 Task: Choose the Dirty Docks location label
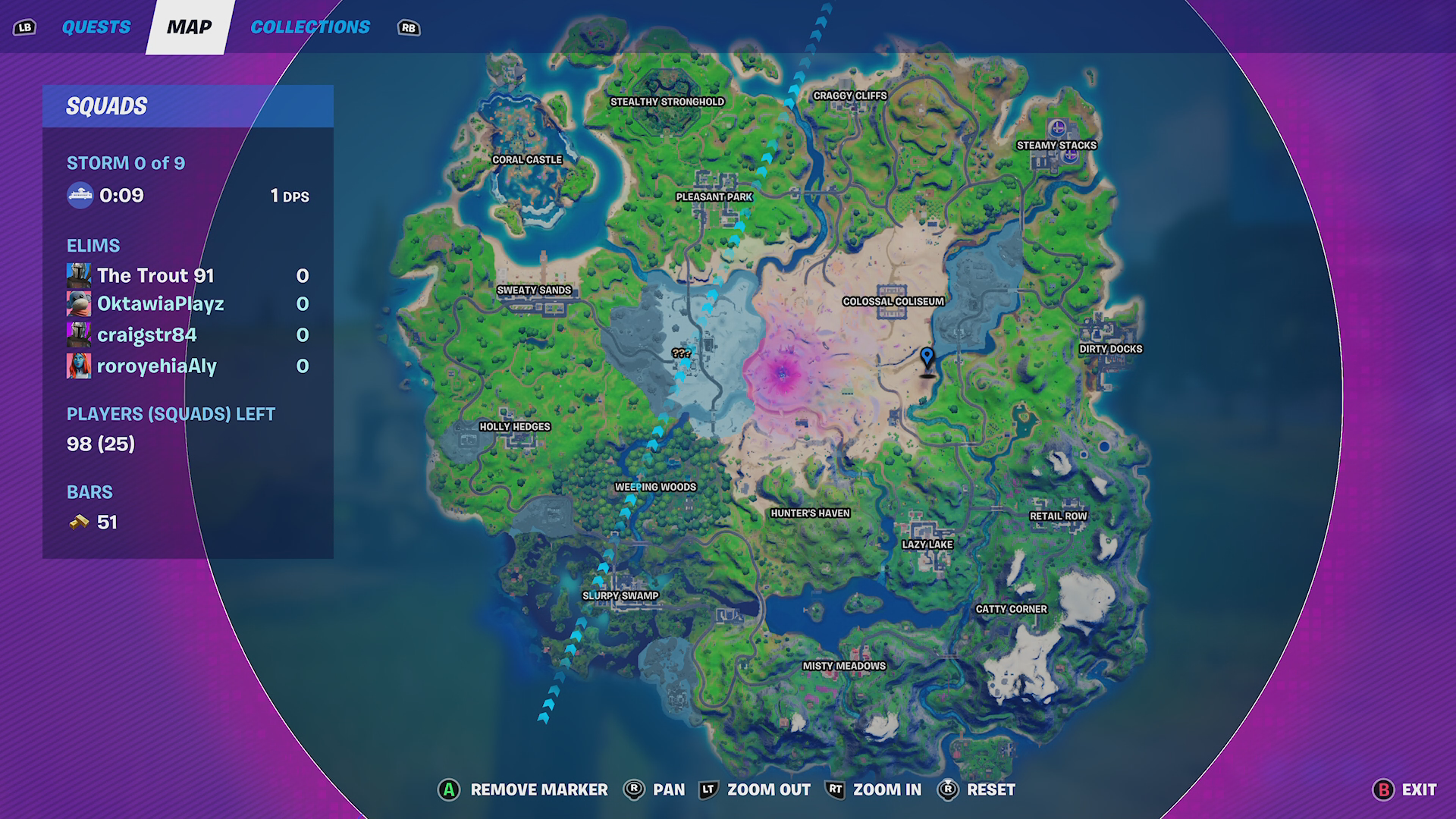[1110, 349]
